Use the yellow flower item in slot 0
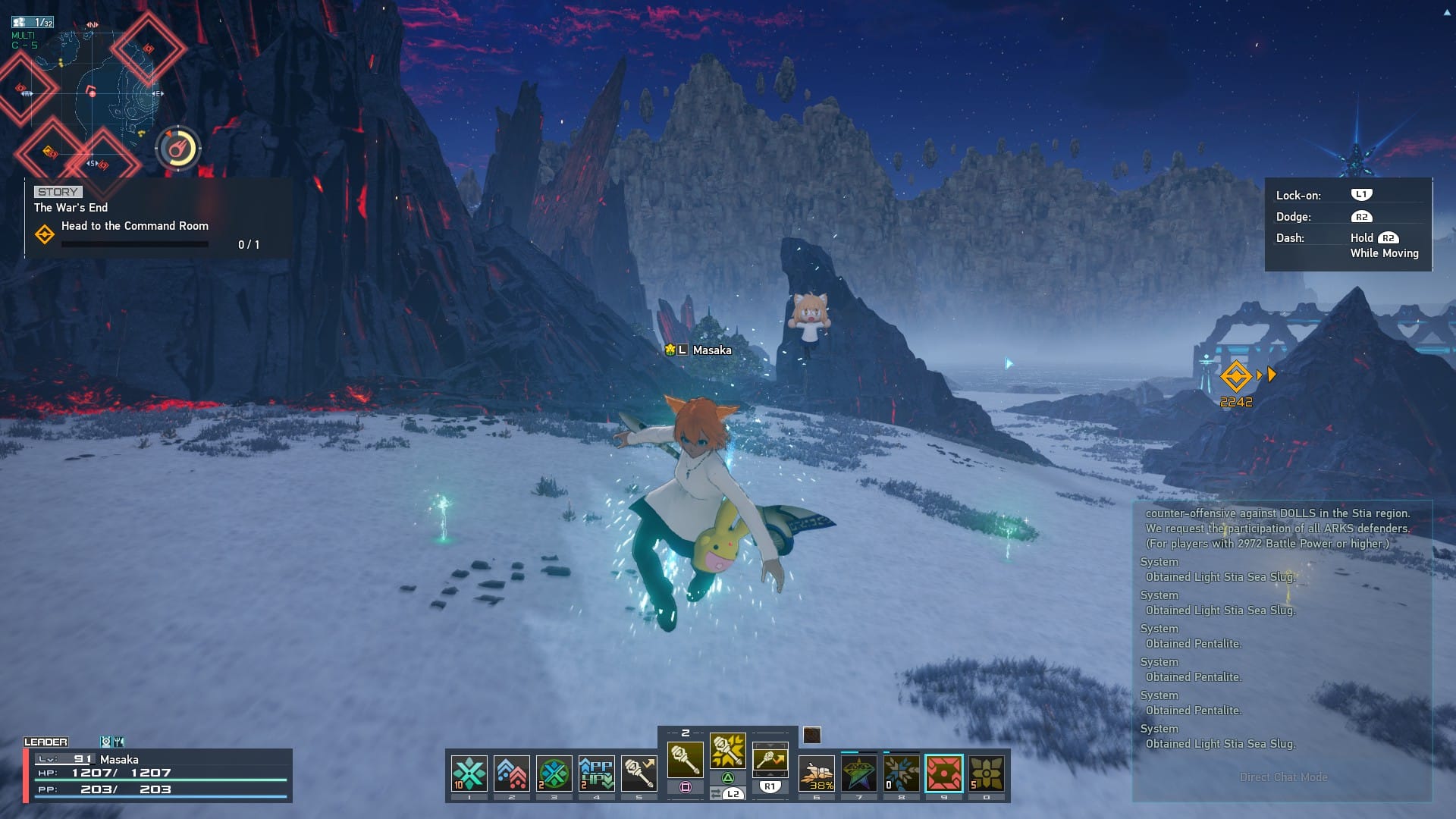Image resolution: width=1456 pixels, height=819 pixels. [987, 773]
